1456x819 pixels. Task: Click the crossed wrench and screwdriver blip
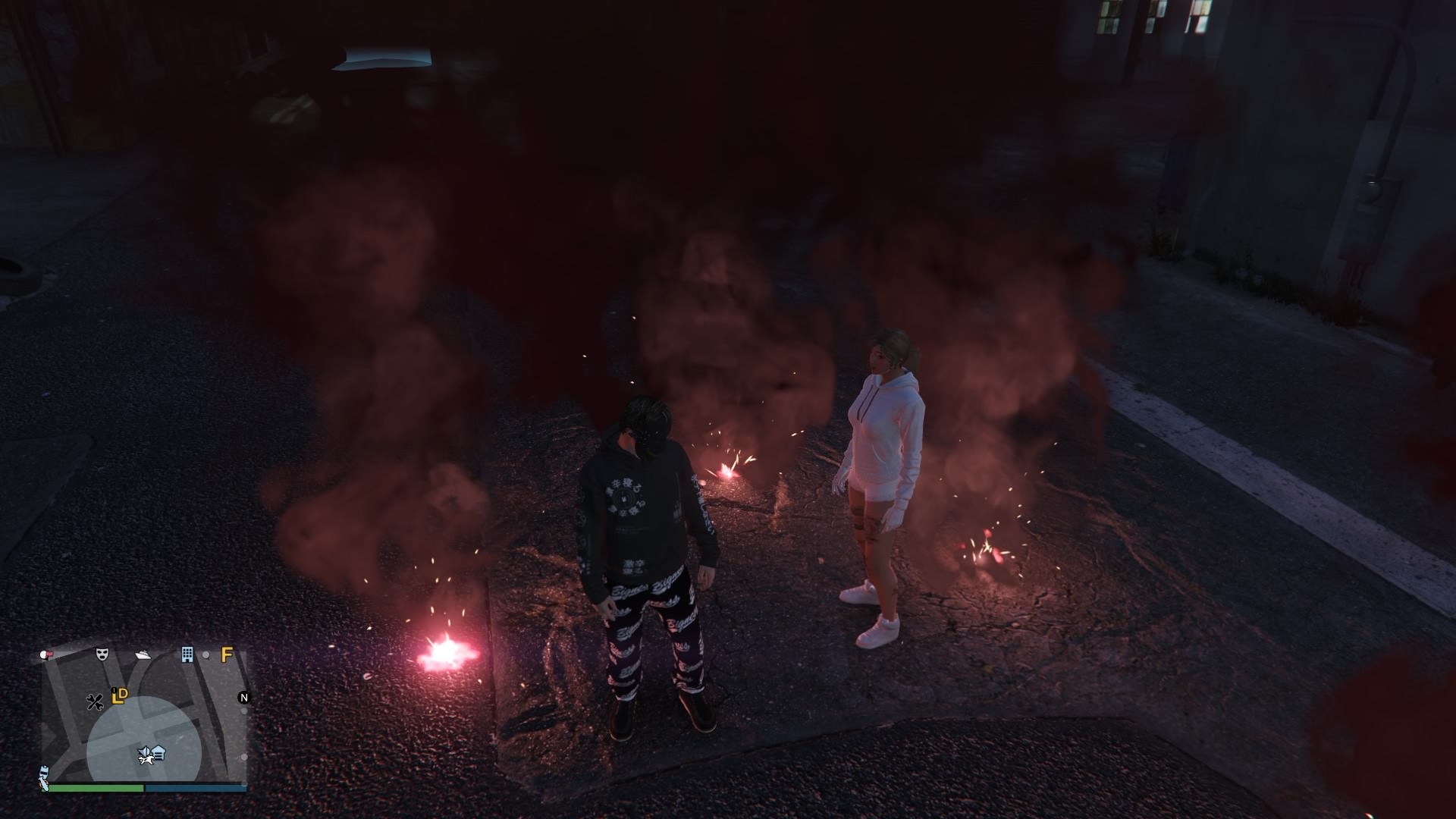[x=95, y=701]
